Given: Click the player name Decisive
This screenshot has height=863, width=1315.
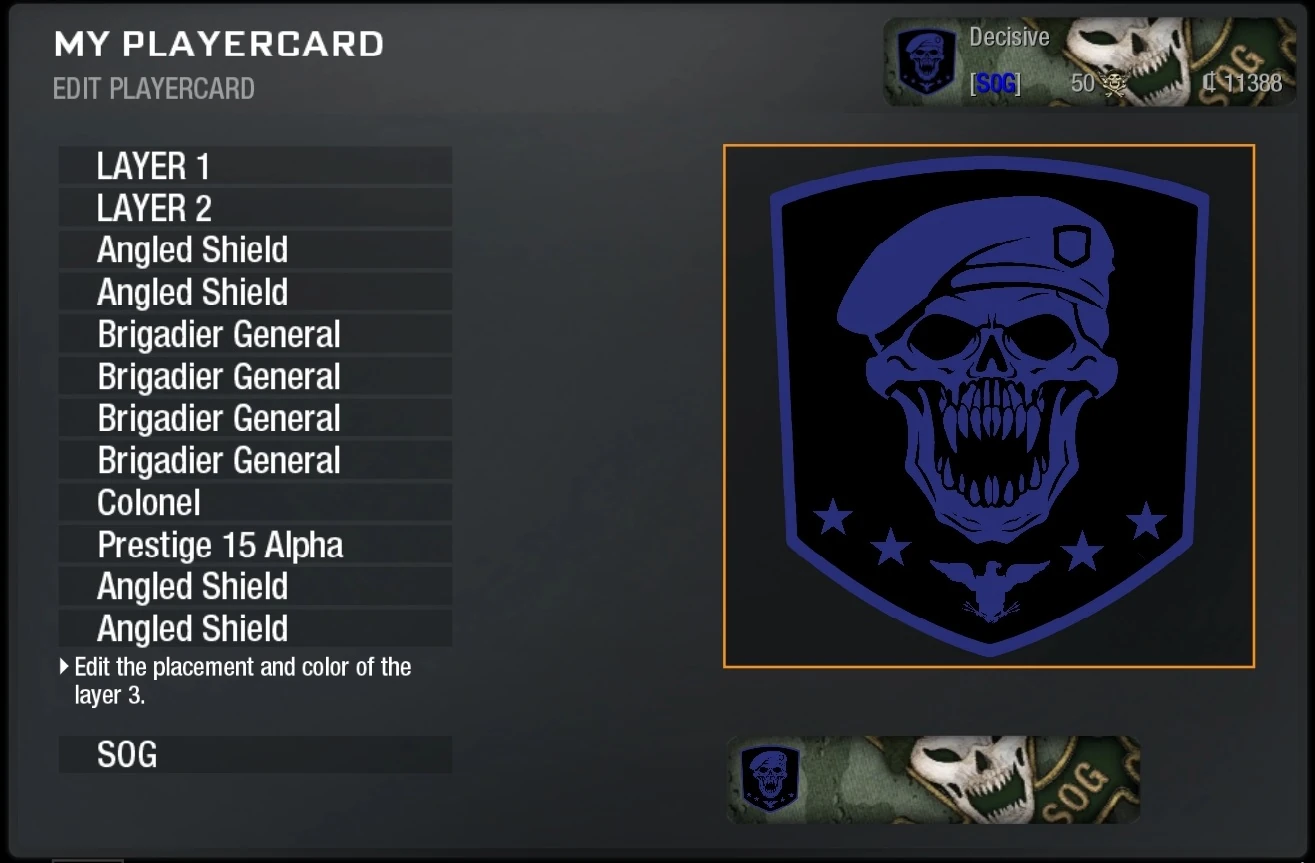Looking at the screenshot, I should (x=1009, y=38).
